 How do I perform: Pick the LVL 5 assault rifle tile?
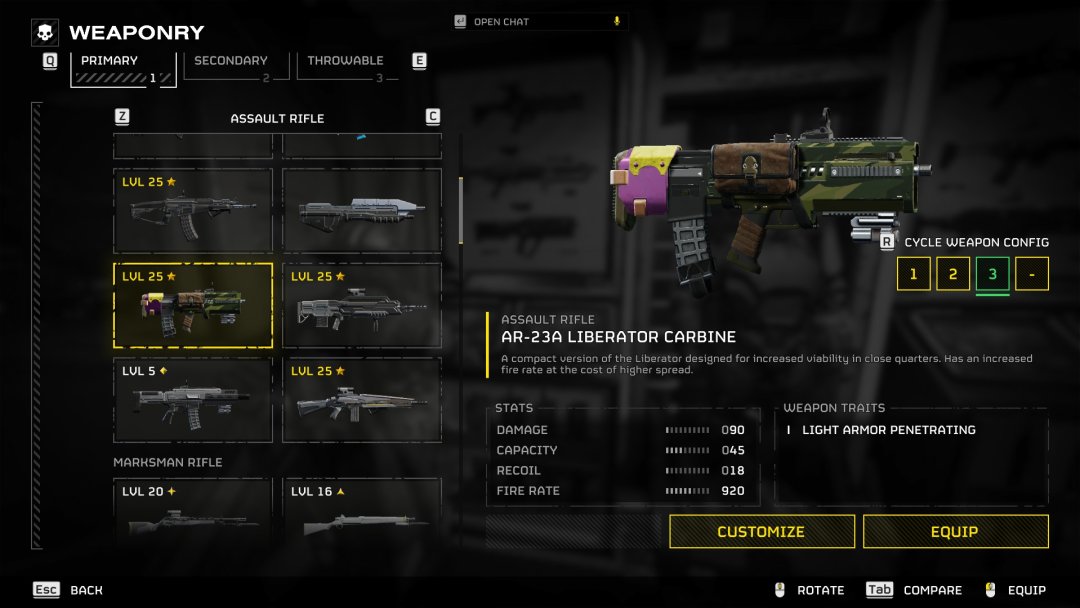click(193, 400)
